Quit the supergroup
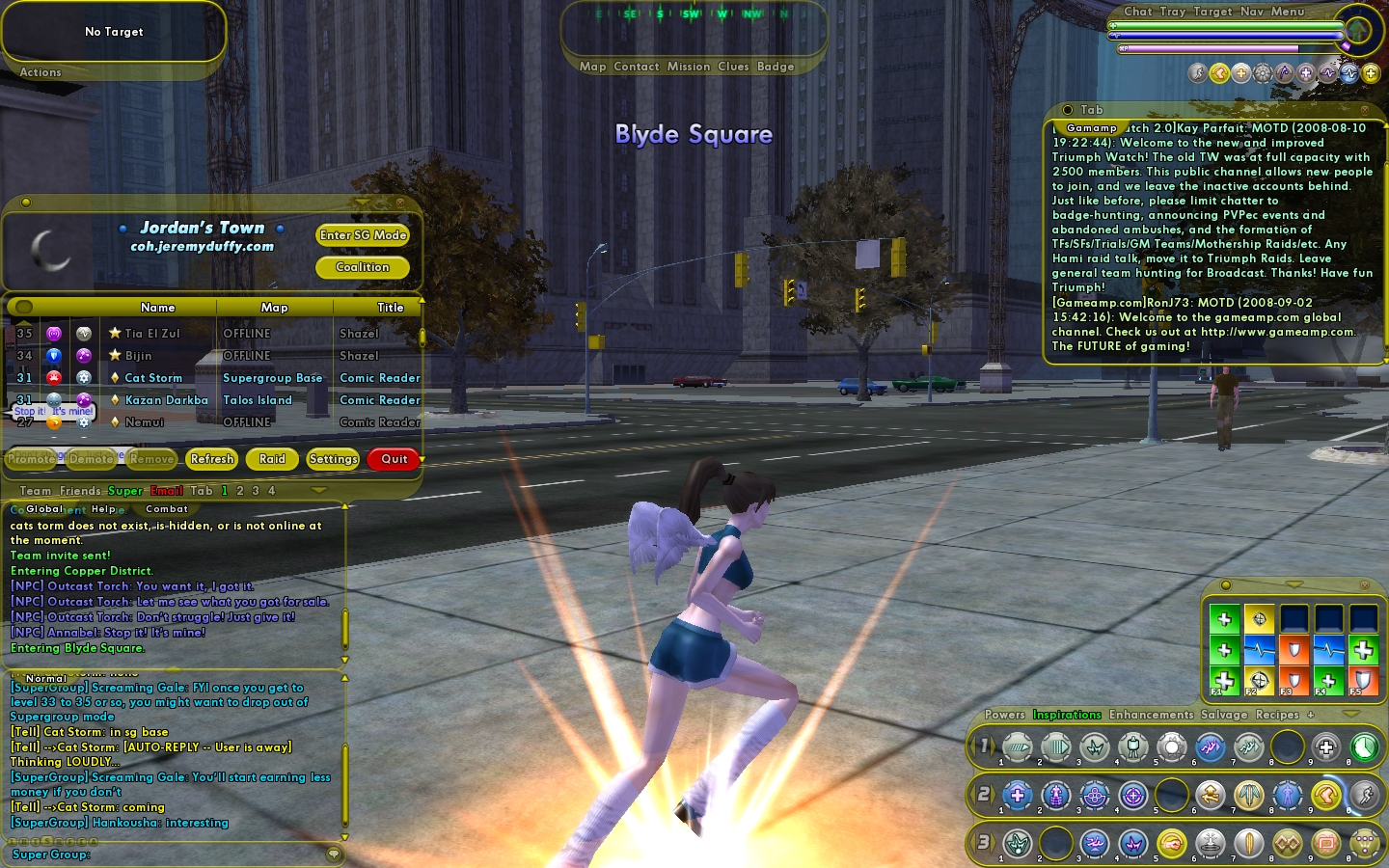Image resolution: width=1389 pixels, height=868 pixels. [x=394, y=459]
